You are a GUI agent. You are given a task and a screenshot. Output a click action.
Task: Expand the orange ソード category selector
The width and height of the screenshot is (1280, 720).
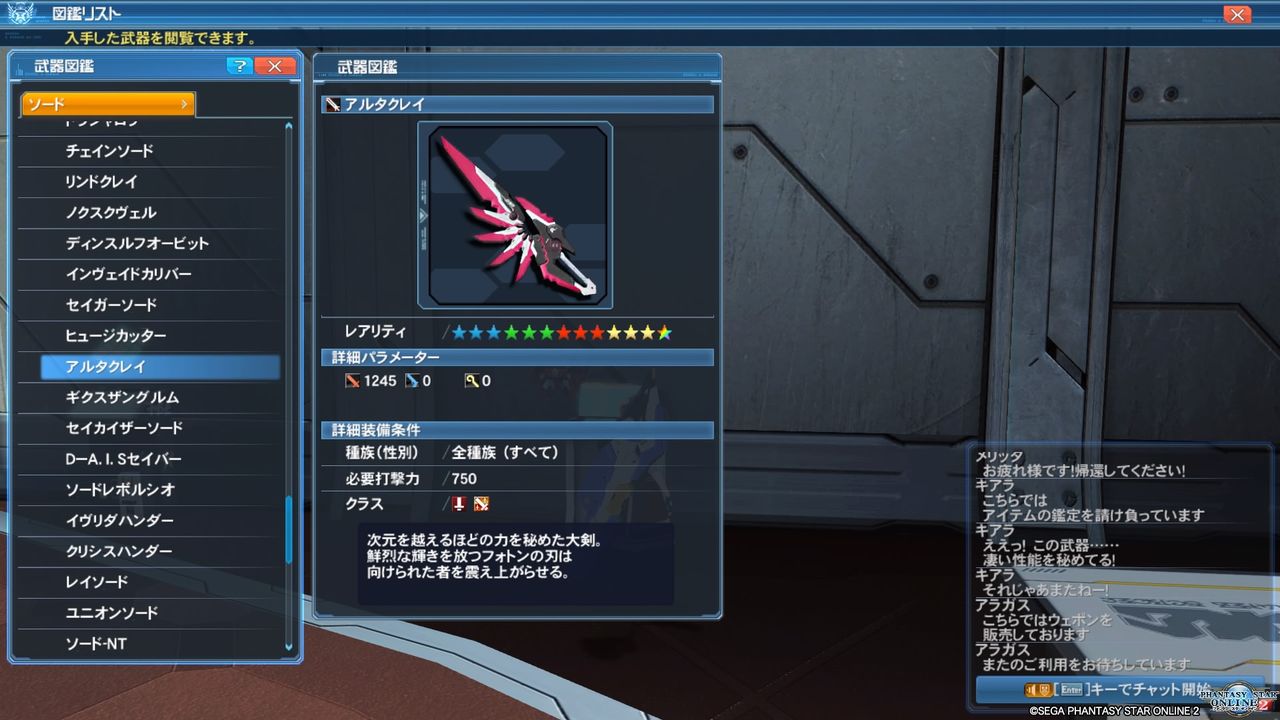click(105, 103)
